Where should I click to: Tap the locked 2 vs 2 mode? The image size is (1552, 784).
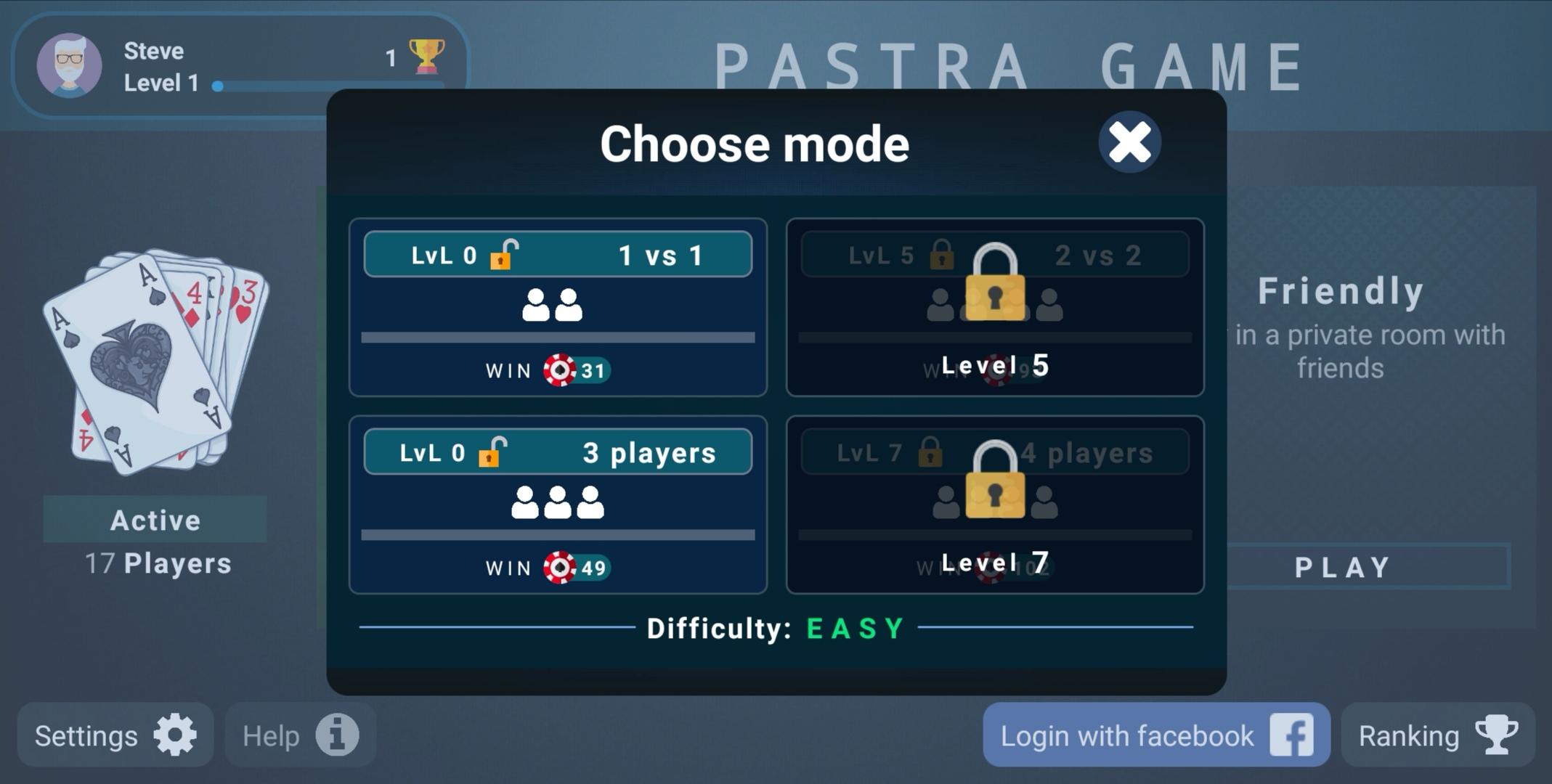point(994,307)
